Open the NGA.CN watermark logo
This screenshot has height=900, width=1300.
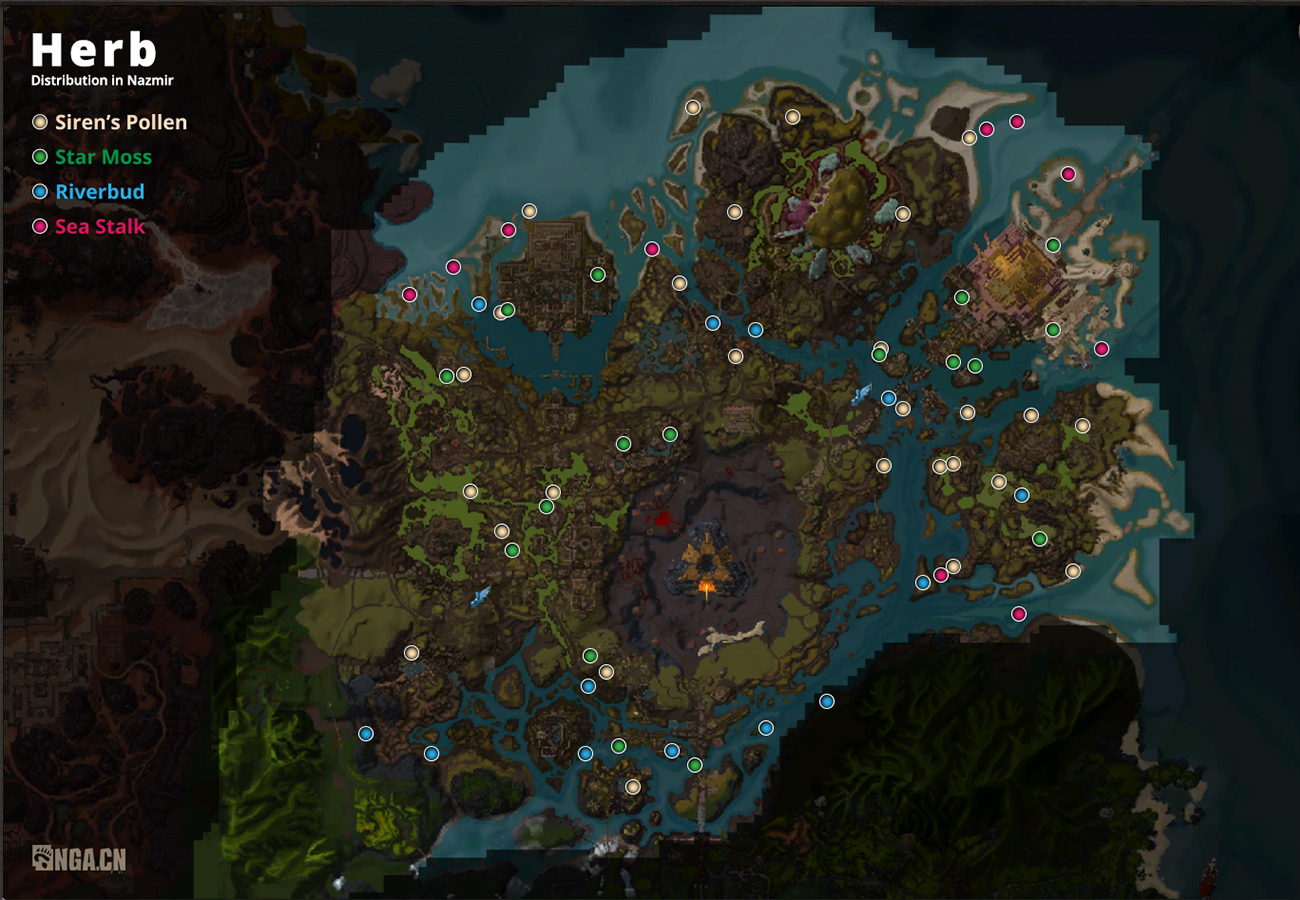pyautogui.click(x=79, y=858)
